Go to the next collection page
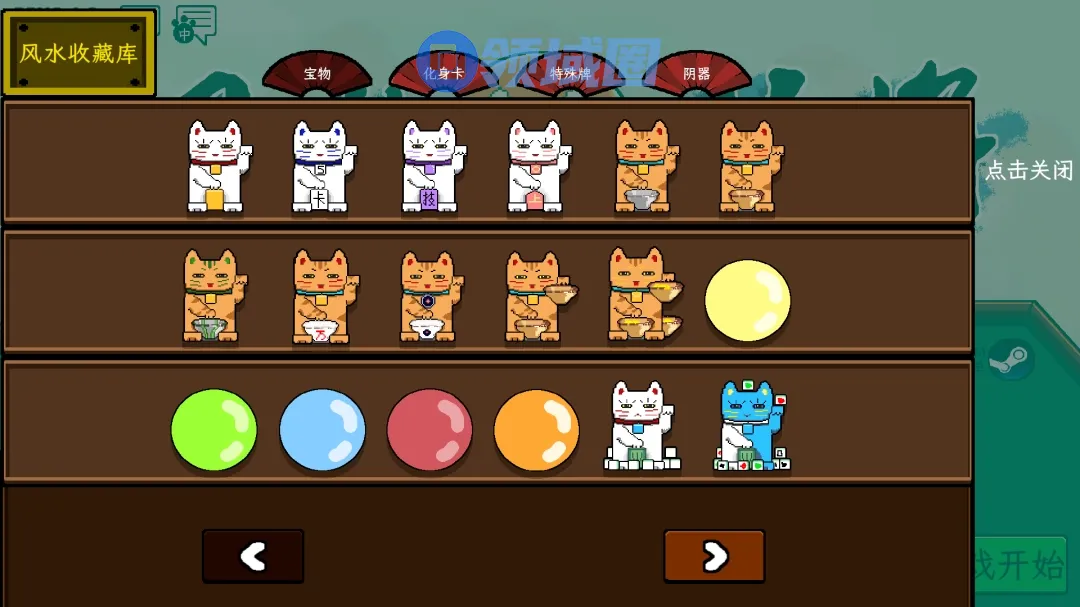Screen dimensions: 1080x607 click(714, 556)
